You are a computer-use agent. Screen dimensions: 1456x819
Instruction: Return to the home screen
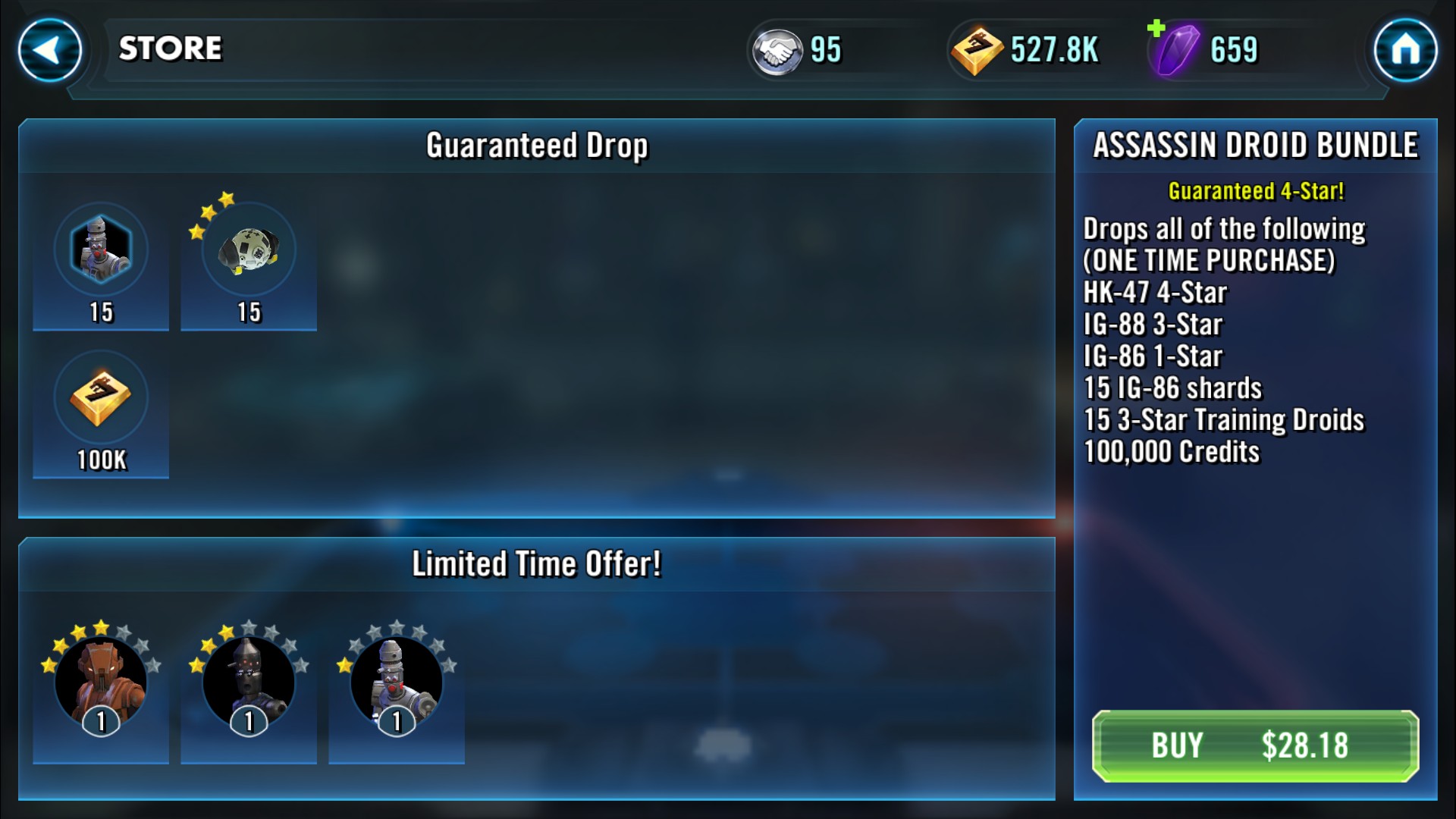click(x=1405, y=50)
